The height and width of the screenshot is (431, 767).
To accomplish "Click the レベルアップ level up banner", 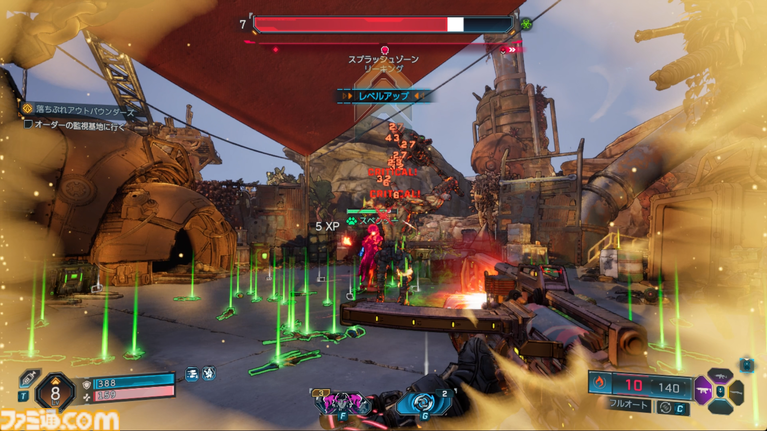I will coord(384,96).
